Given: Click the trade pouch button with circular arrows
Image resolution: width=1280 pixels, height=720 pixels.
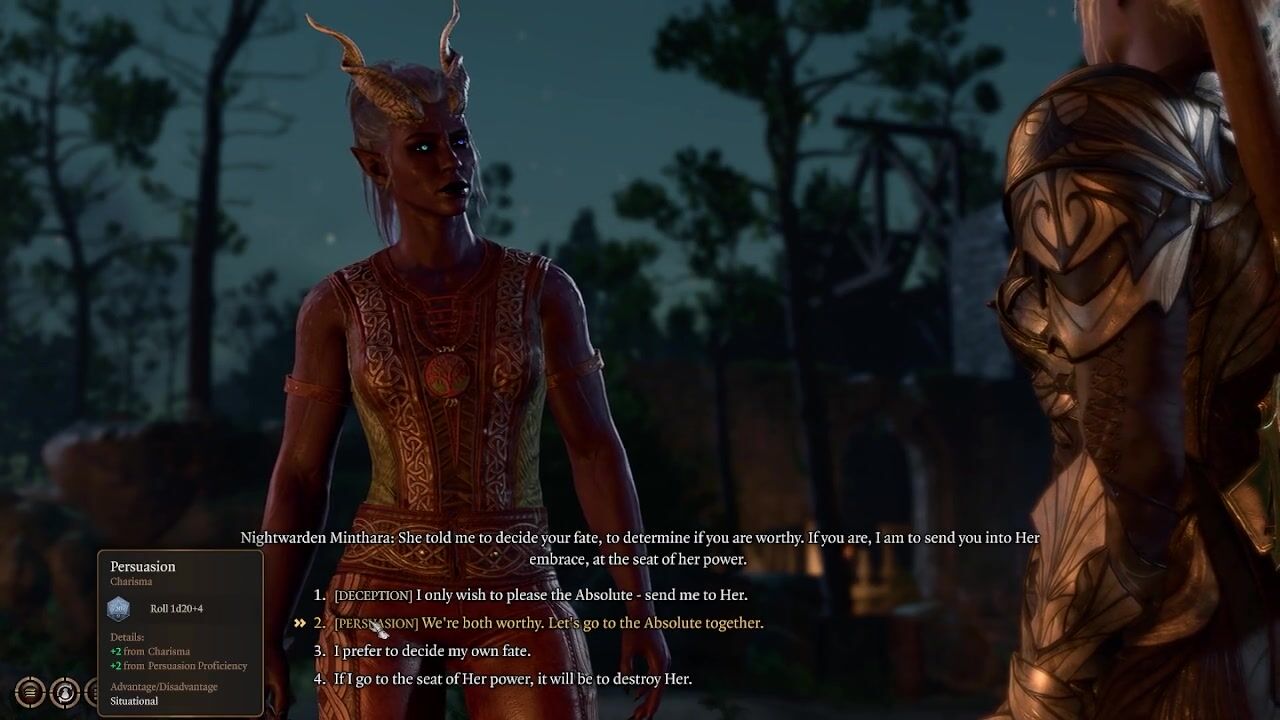Looking at the screenshot, I should click(x=65, y=692).
